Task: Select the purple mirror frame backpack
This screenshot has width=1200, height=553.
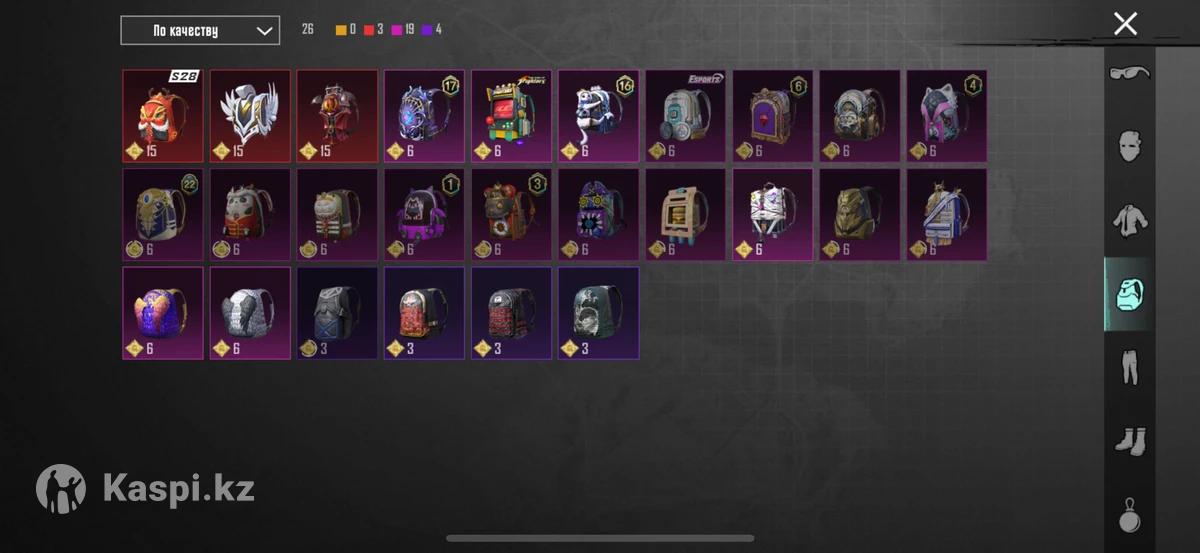Action: click(x=772, y=116)
